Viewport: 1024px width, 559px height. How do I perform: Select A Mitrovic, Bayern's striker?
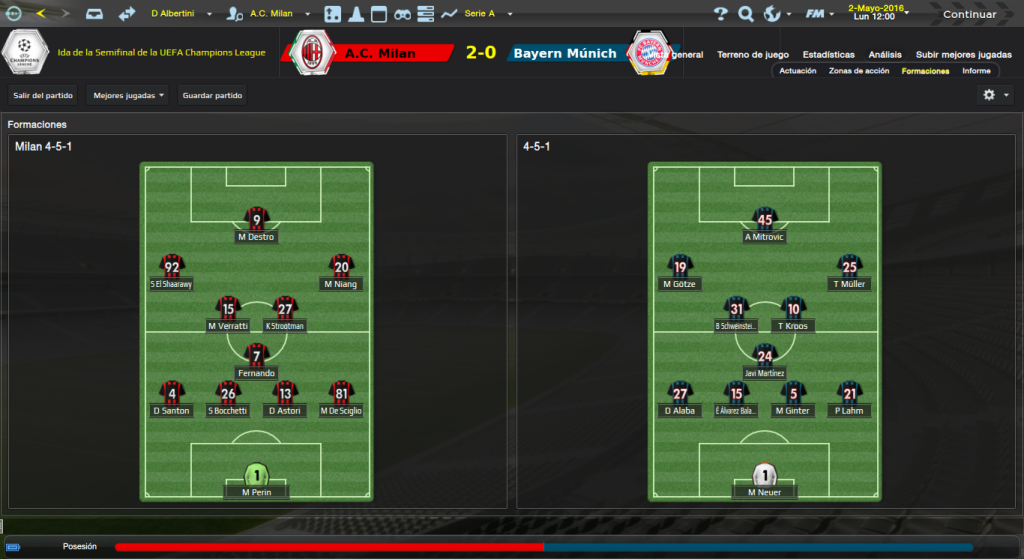pyautogui.click(x=765, y=224)
